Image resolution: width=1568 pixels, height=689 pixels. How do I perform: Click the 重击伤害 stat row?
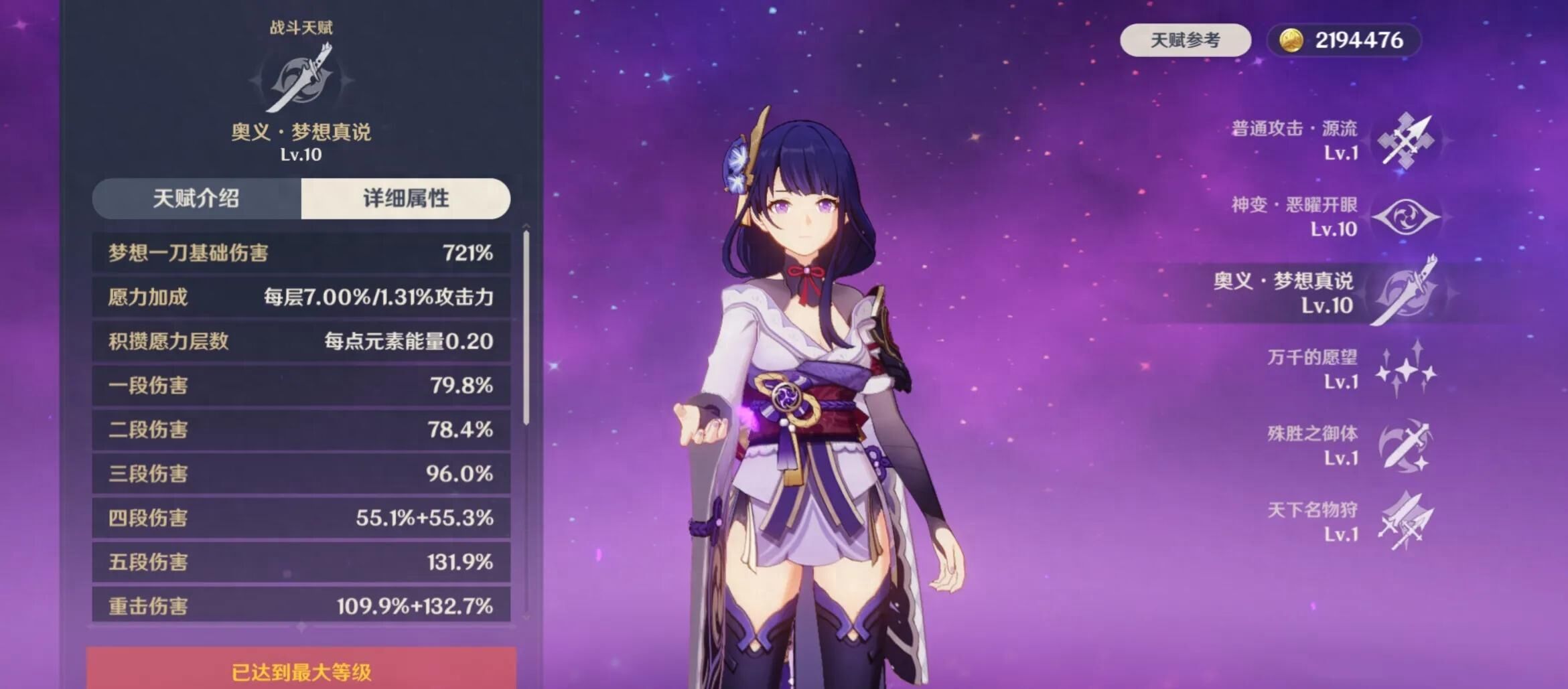(301, 605)
